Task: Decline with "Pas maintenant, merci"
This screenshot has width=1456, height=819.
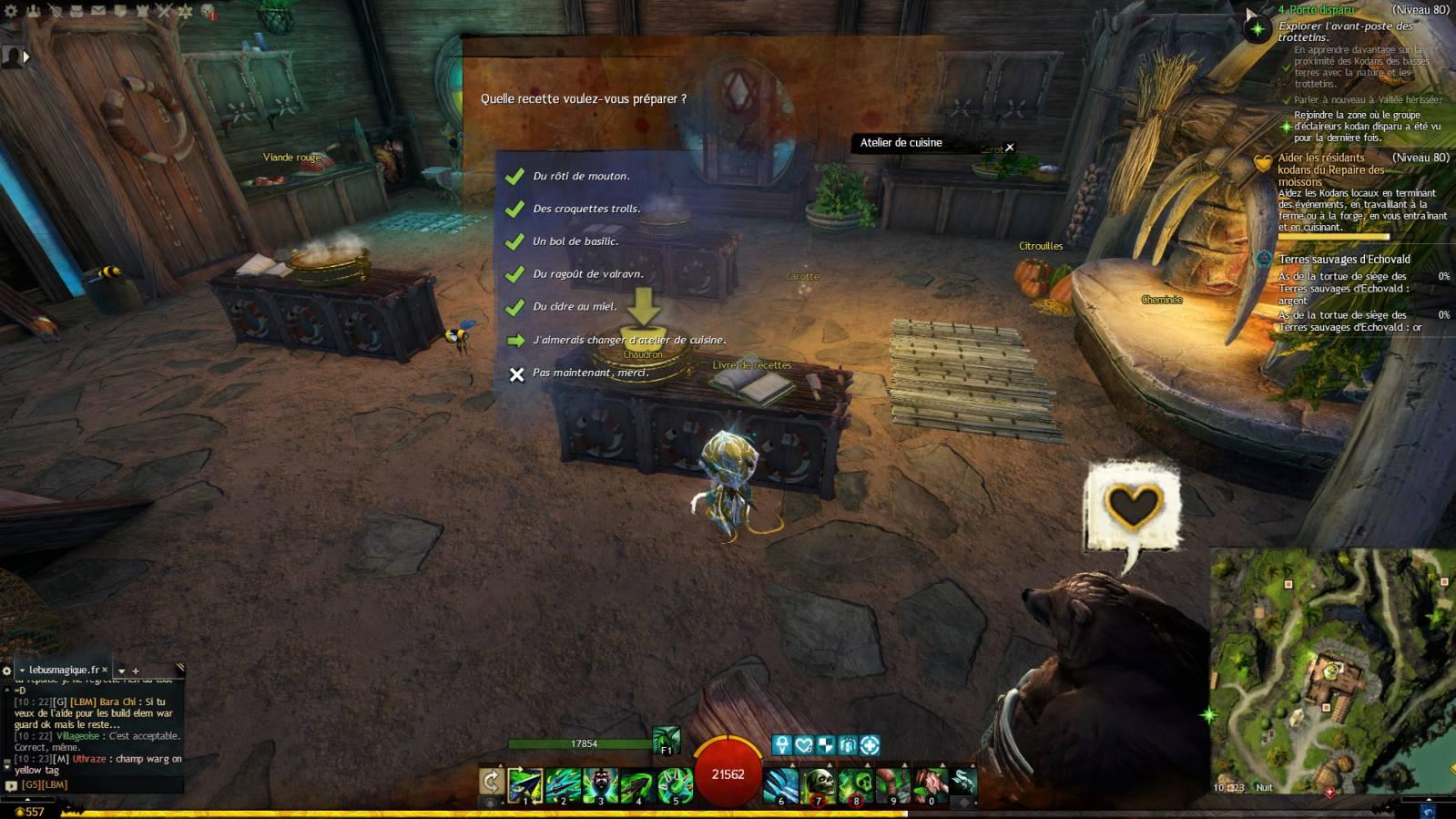Action: (x=590, y=373)
